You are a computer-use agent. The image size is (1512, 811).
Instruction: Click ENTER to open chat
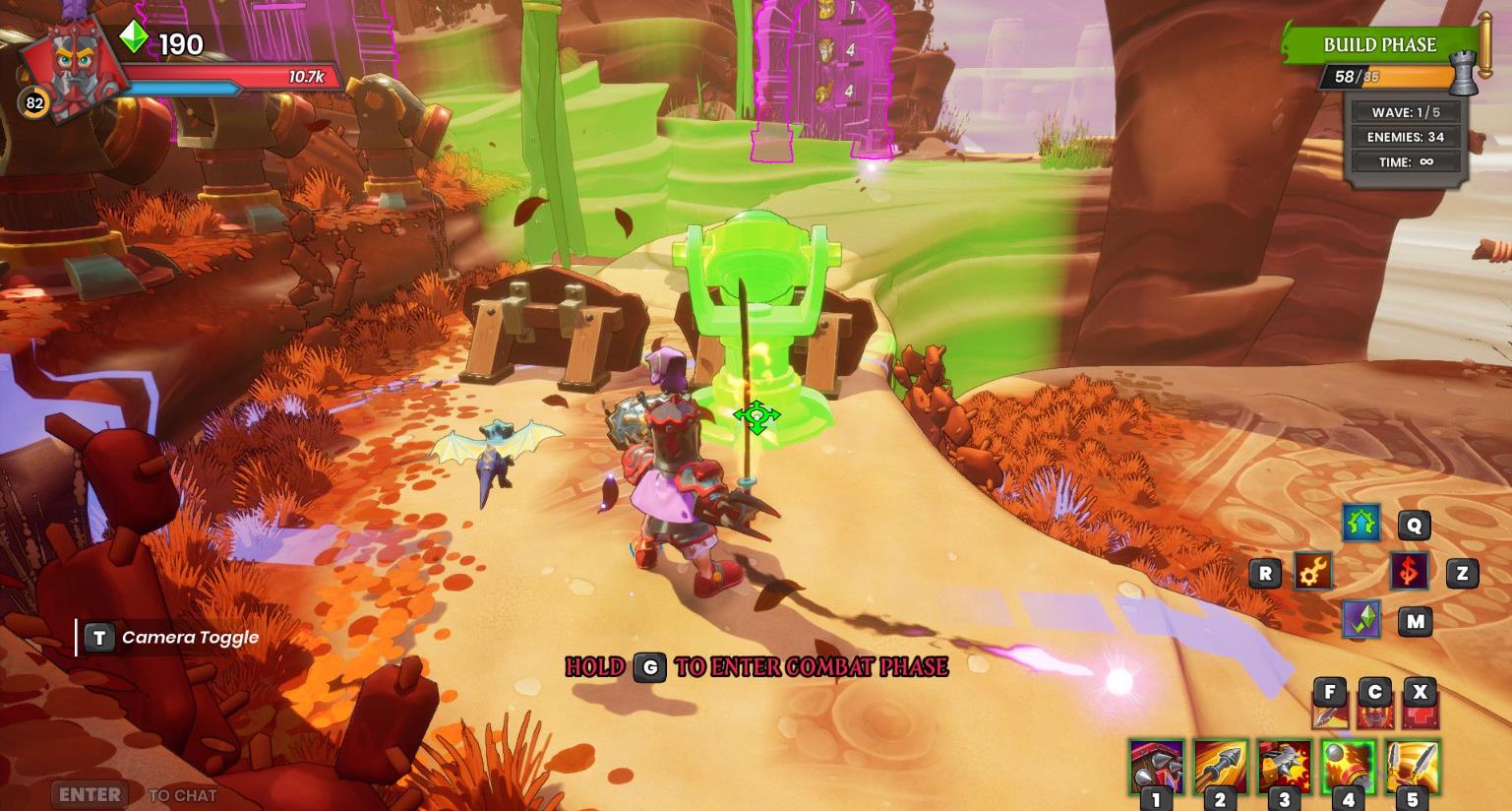pos(87,794)
